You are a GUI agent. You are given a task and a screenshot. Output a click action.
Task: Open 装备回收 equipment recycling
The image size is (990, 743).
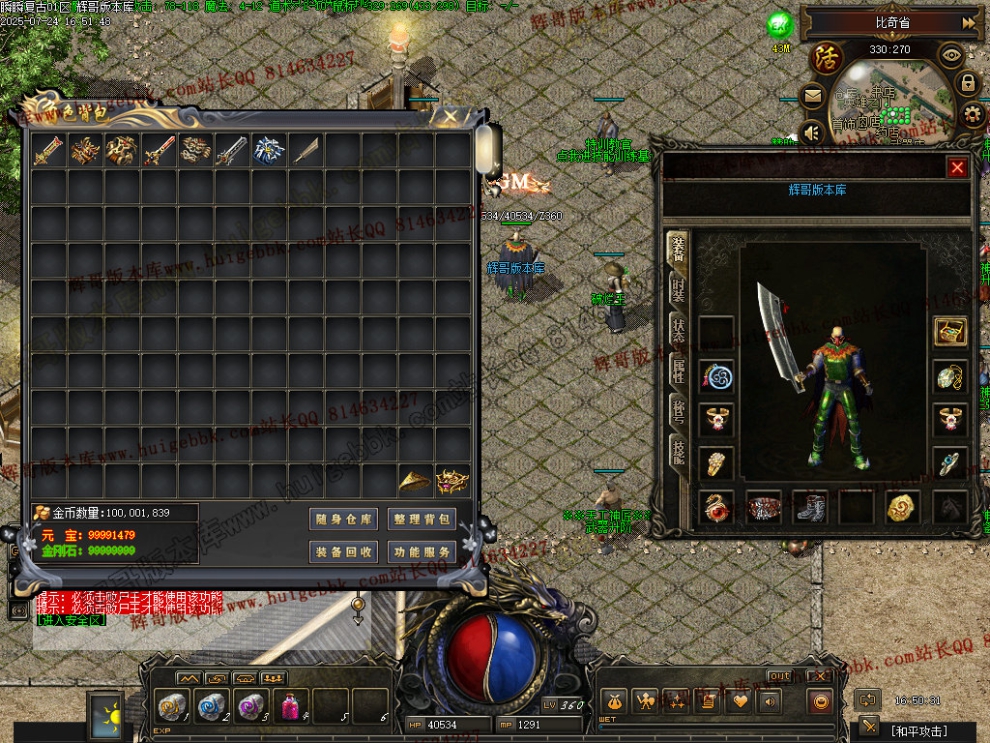click(x=343, y=552)
